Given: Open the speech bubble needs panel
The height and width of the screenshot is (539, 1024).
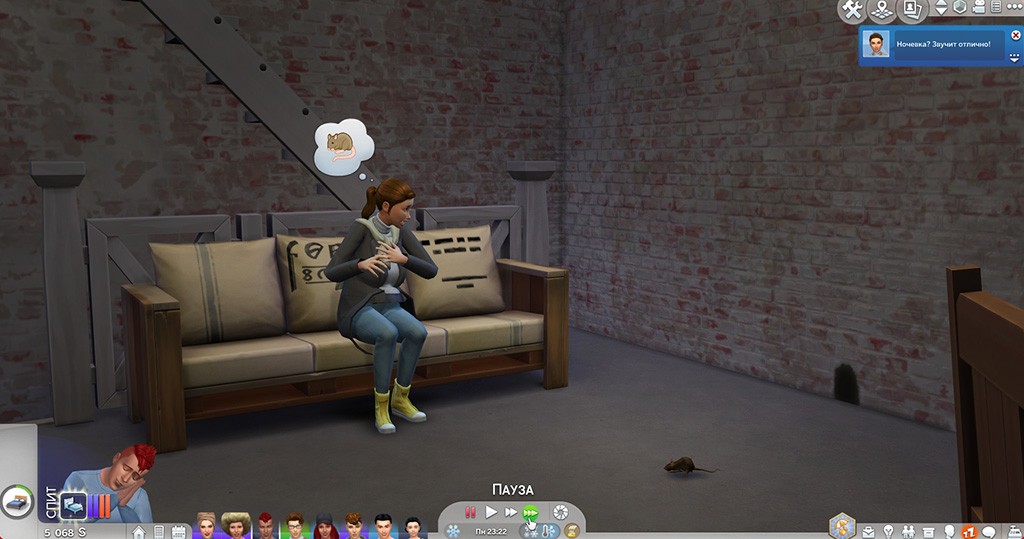Looking at the screenshot, I should 990,531.
